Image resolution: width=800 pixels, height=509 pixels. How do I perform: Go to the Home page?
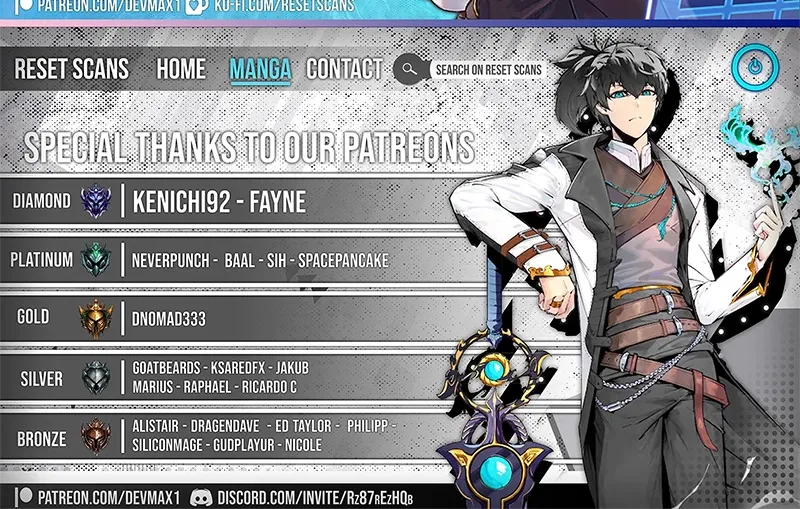coord(181,69)
